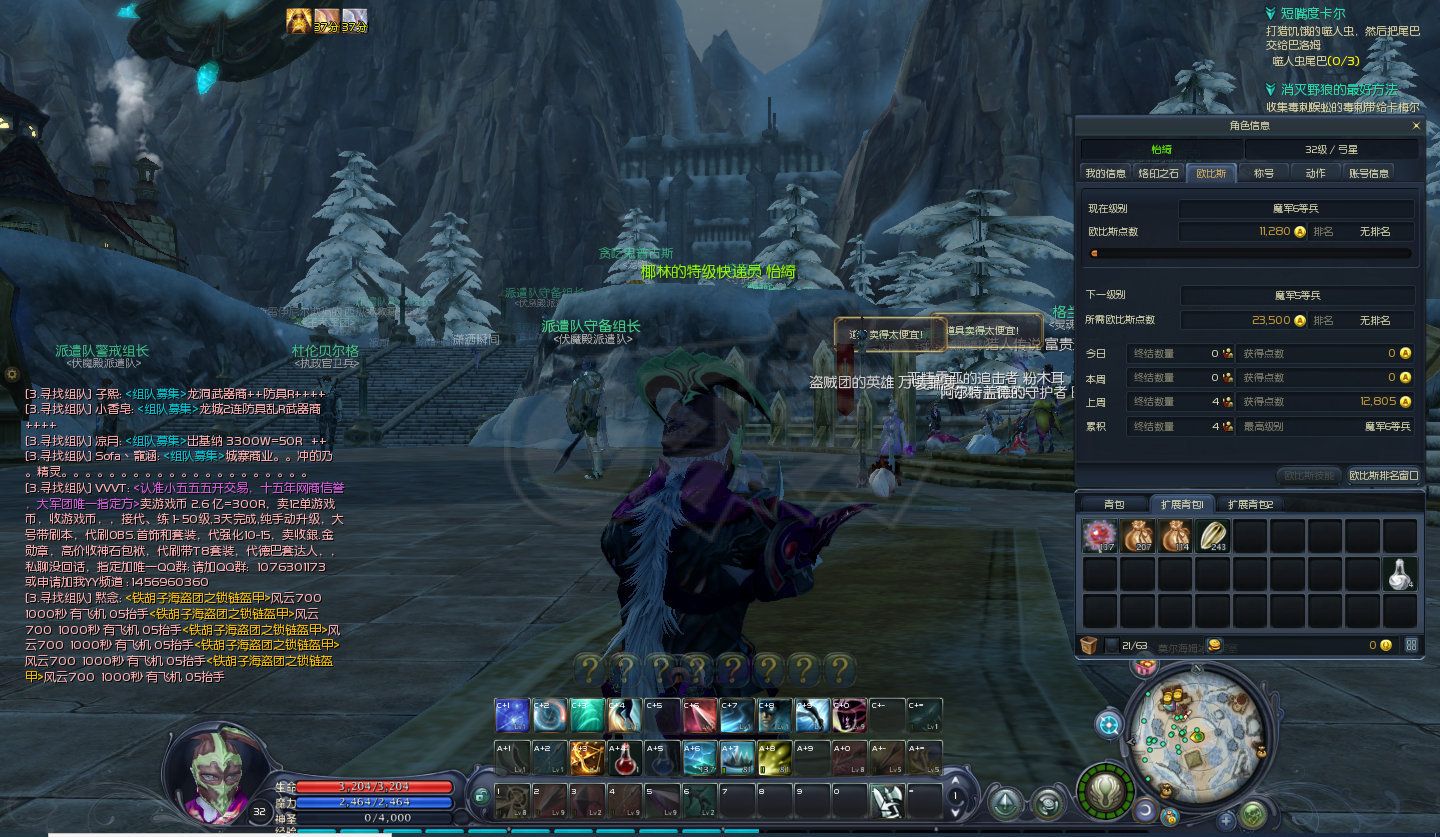Select the white flask in the bag
The height and width of the screenshot is (837, 1440).
1401,574
